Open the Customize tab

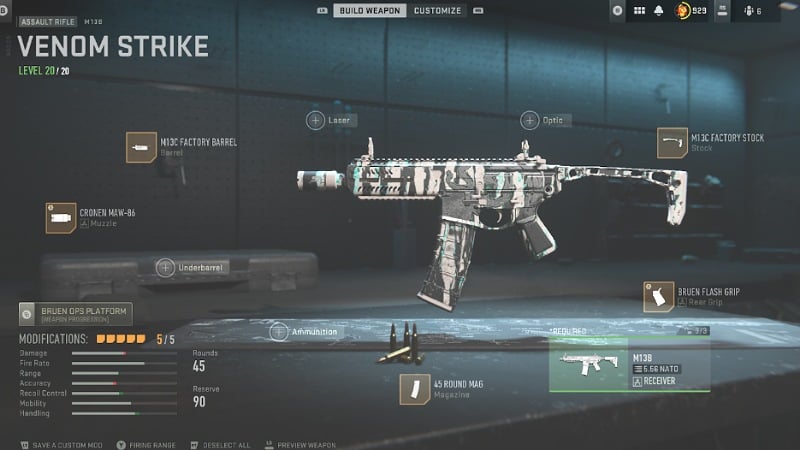point(438,10)
